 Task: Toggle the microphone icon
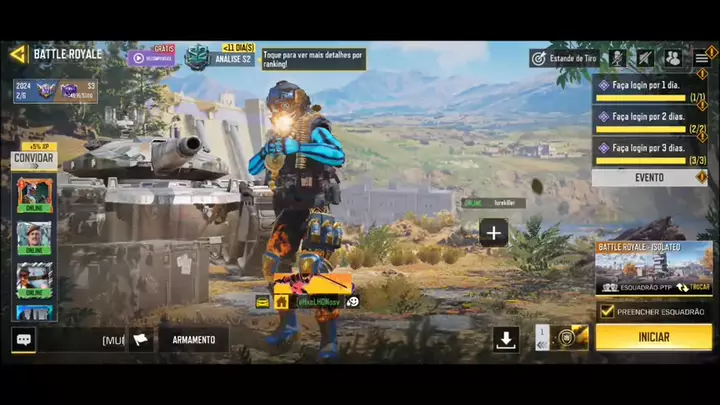pyautogui.click(x=619, y=58)
